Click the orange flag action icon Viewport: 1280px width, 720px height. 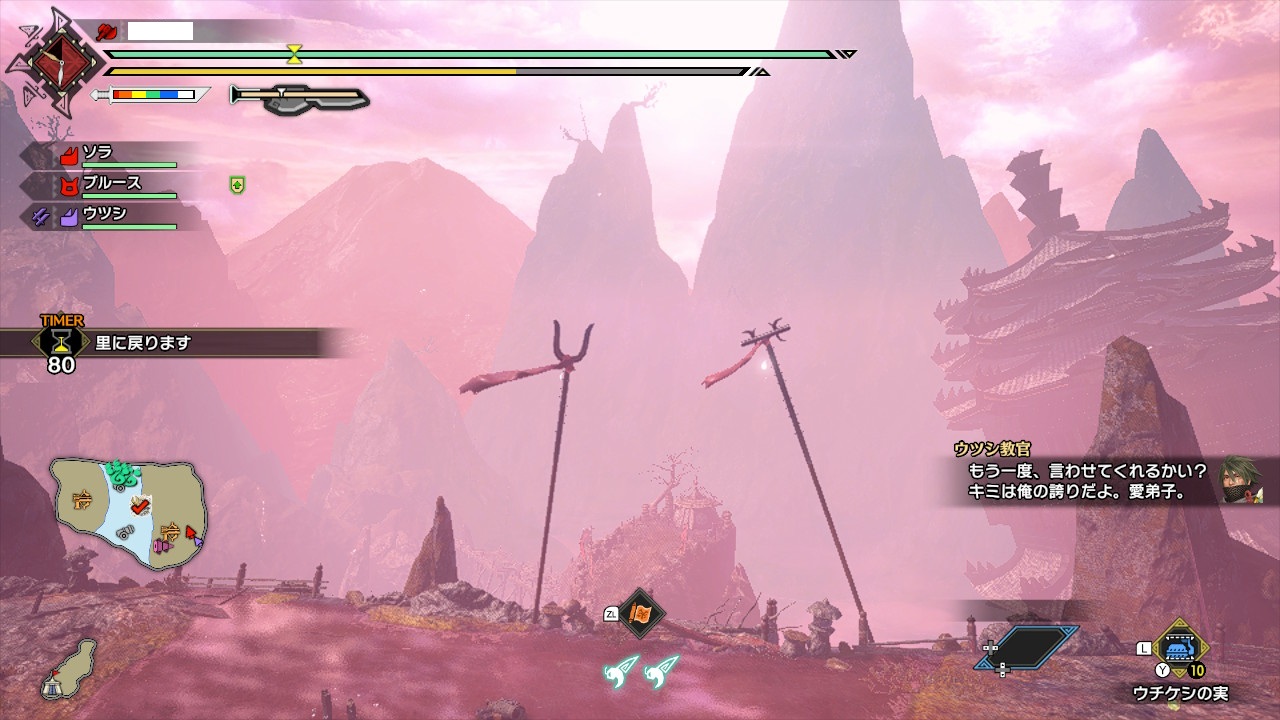(x=641, y=613)
